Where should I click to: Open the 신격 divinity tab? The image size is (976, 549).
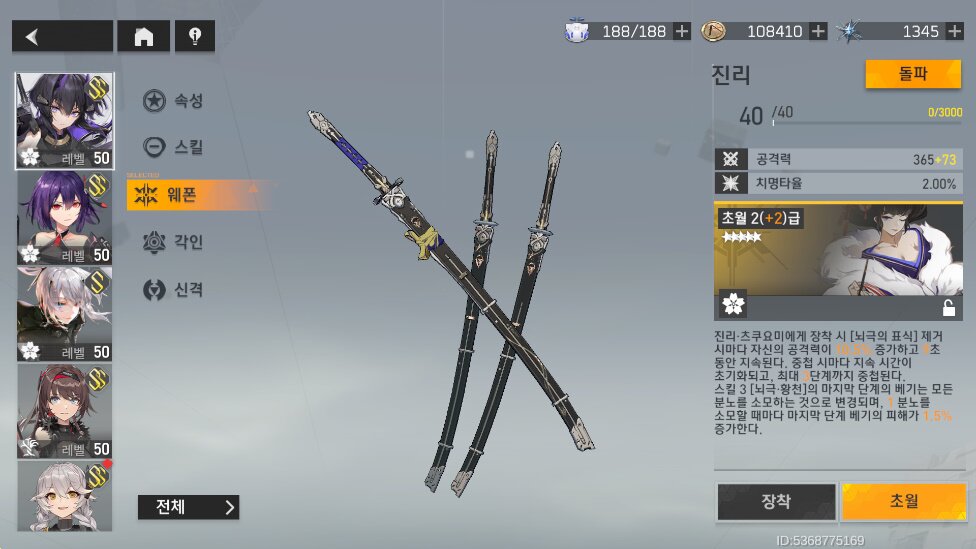(175, 290)
